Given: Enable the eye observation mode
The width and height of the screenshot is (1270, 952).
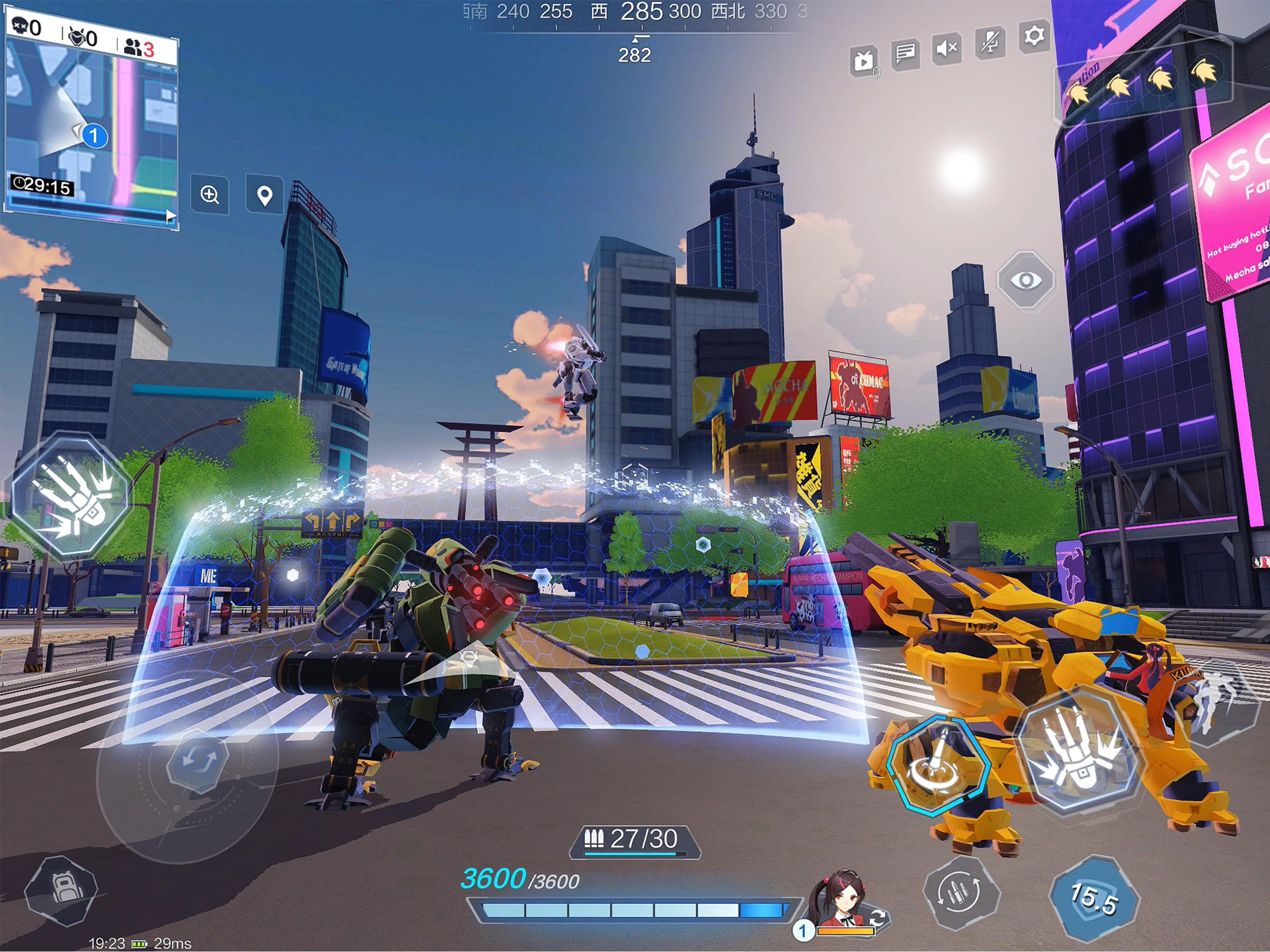Looking at the screenshot, I should (1026, 280).
